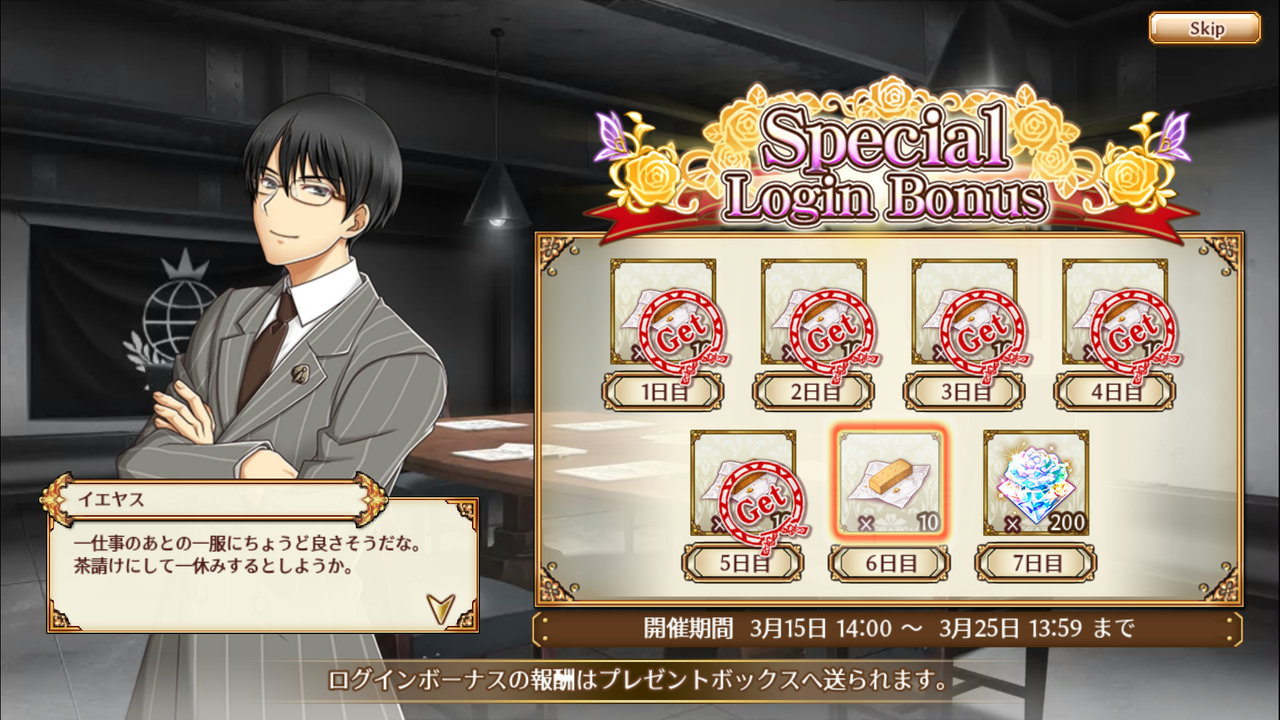This screenshot has height=720, width=1280.
Task: Advance Ieyasu's dialogue with the arrow
Action: [x=439, y=606]
